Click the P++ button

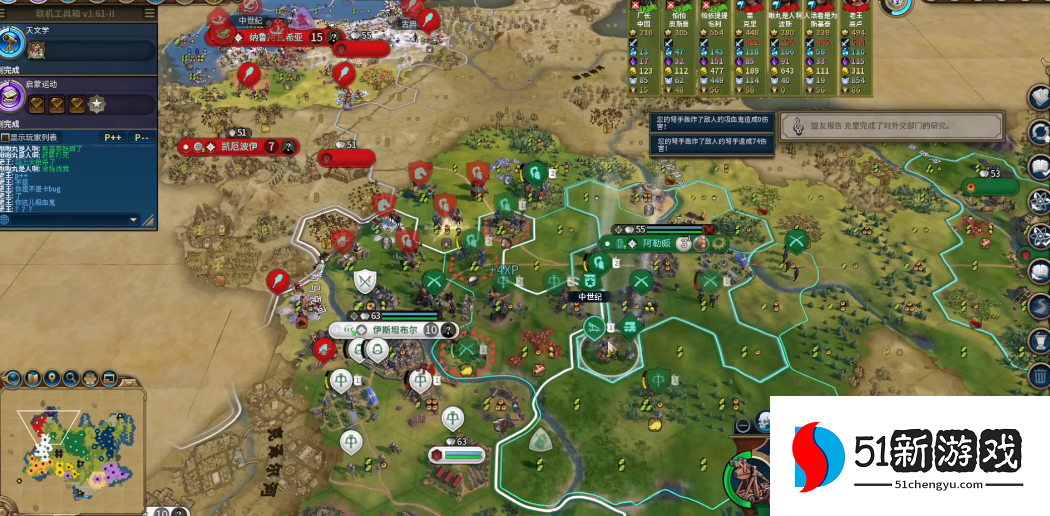[x=113, y=137]
